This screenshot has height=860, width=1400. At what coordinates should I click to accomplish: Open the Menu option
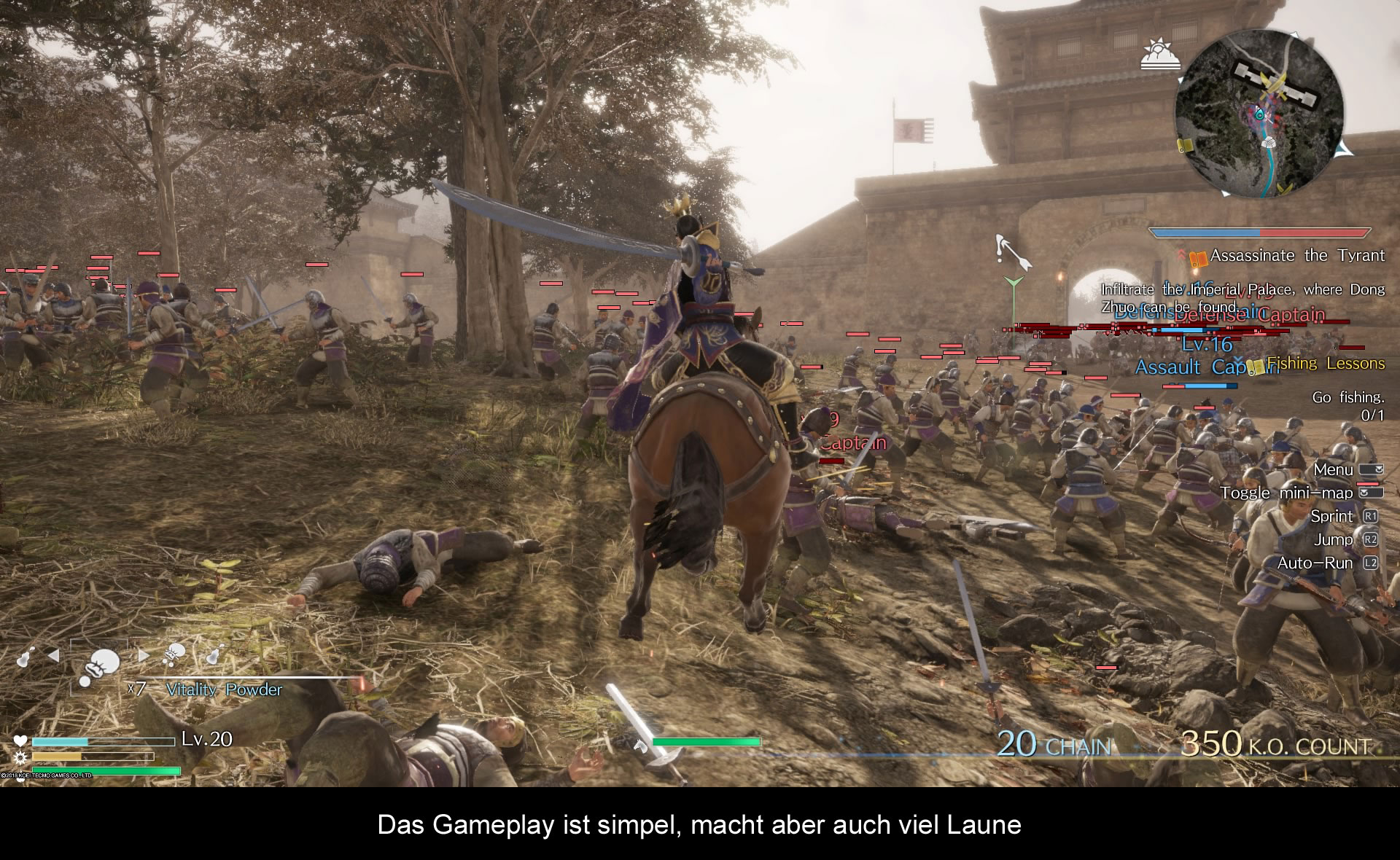1333,469
